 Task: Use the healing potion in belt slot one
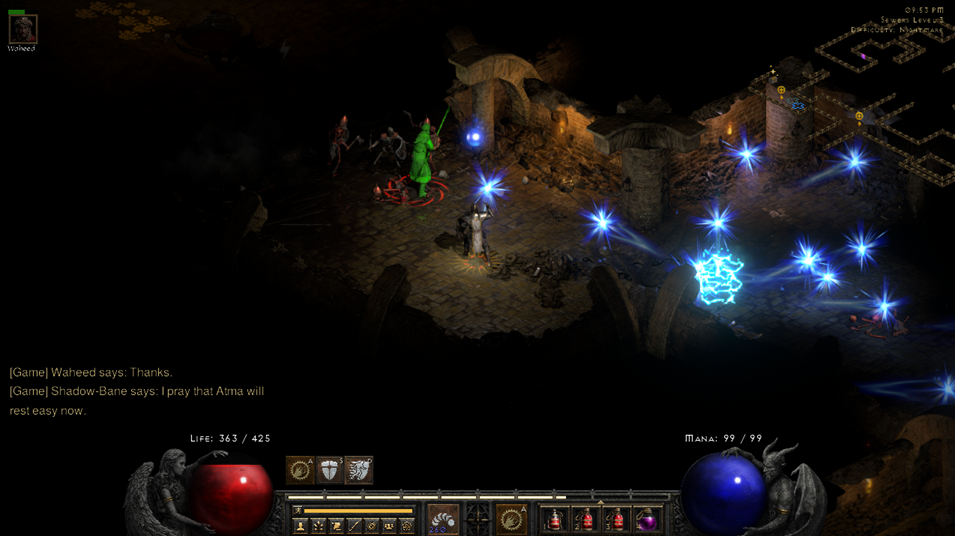pos(556,520)
